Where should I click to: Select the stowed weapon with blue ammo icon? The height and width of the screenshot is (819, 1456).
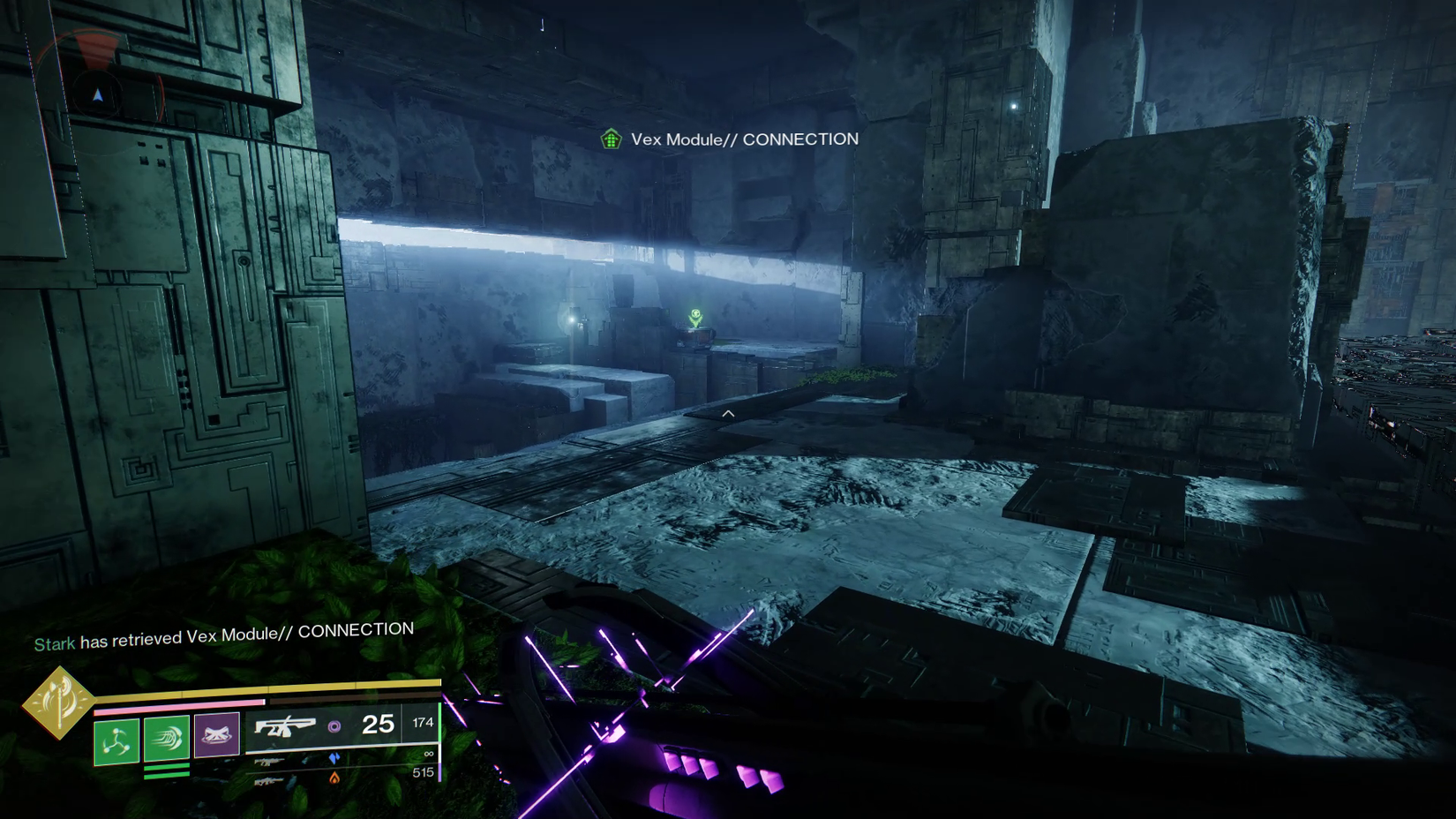pyautogui.click(x=270, y=760)
